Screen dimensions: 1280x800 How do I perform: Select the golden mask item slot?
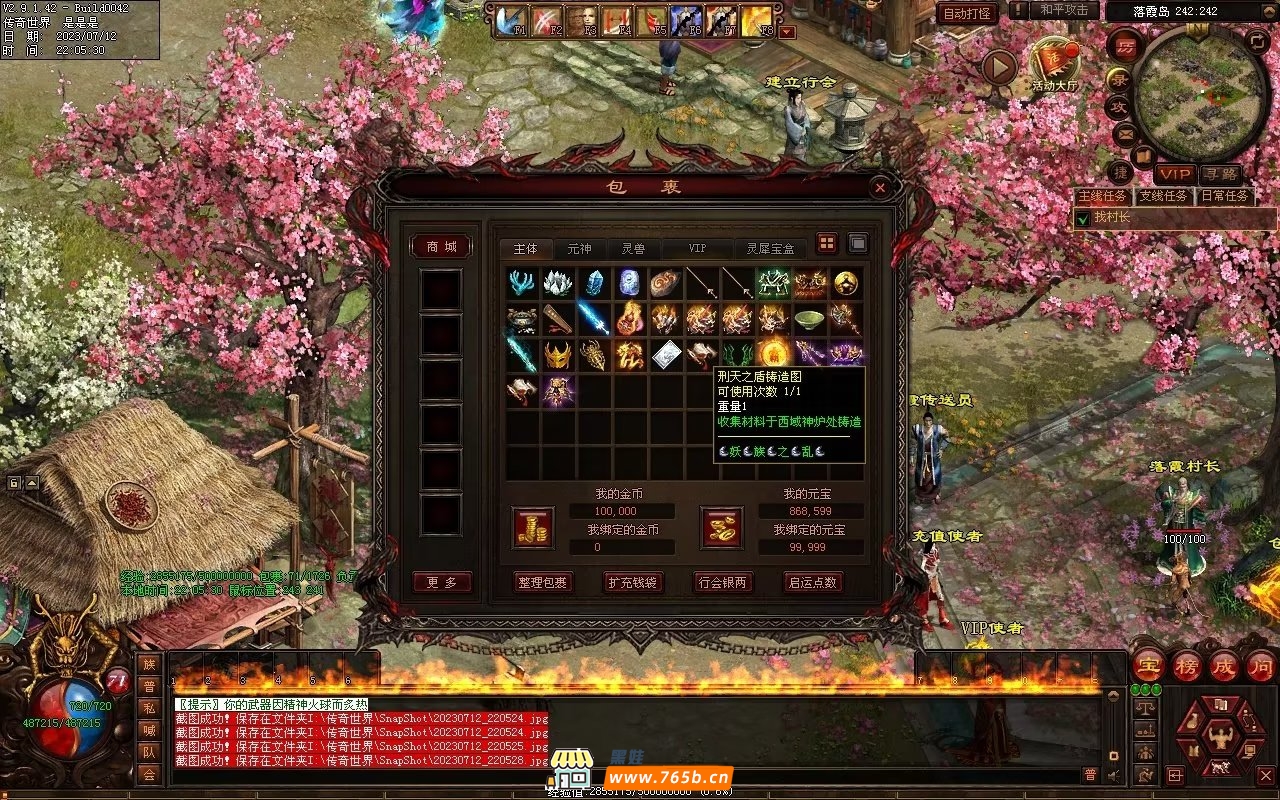(558, 354)
